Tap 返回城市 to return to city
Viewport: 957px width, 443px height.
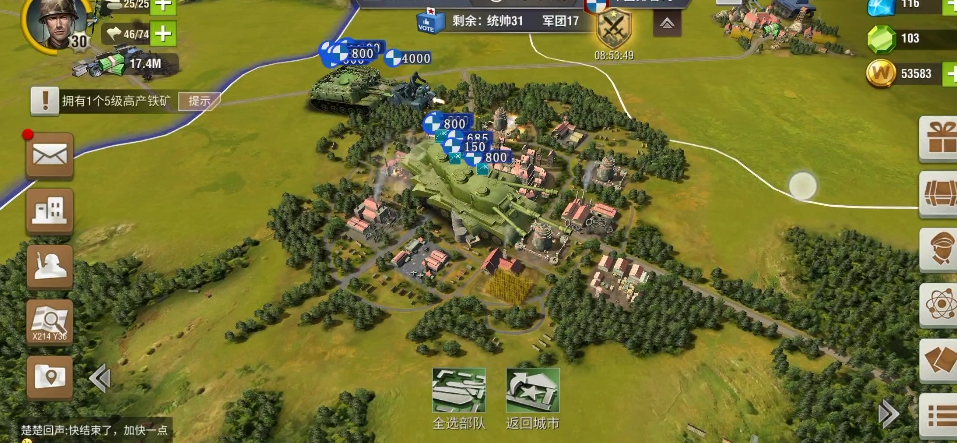532,397
